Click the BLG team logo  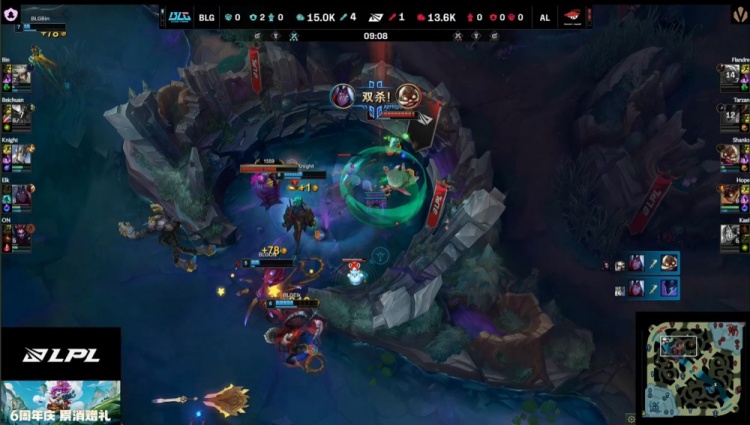point(179,17)
